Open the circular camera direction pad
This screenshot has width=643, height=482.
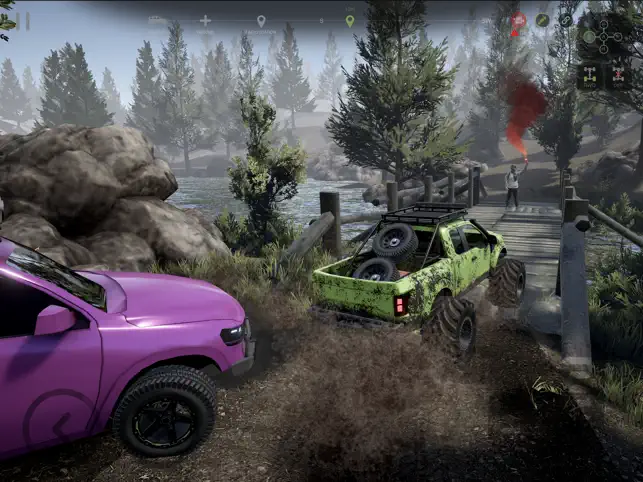click(x=604, y=36)
